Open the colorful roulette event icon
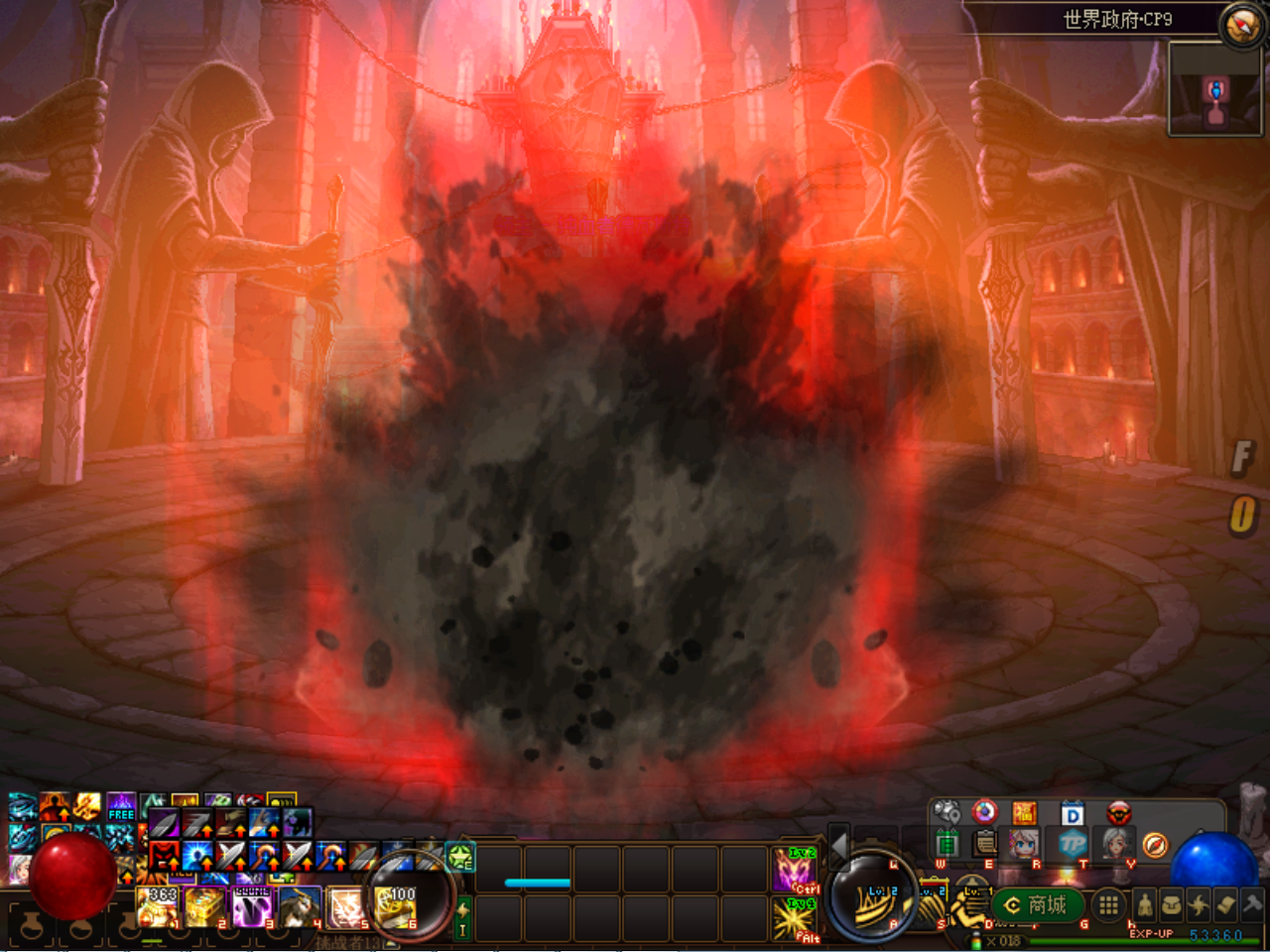Viewport: 1270px width, 952px height. 983,812
